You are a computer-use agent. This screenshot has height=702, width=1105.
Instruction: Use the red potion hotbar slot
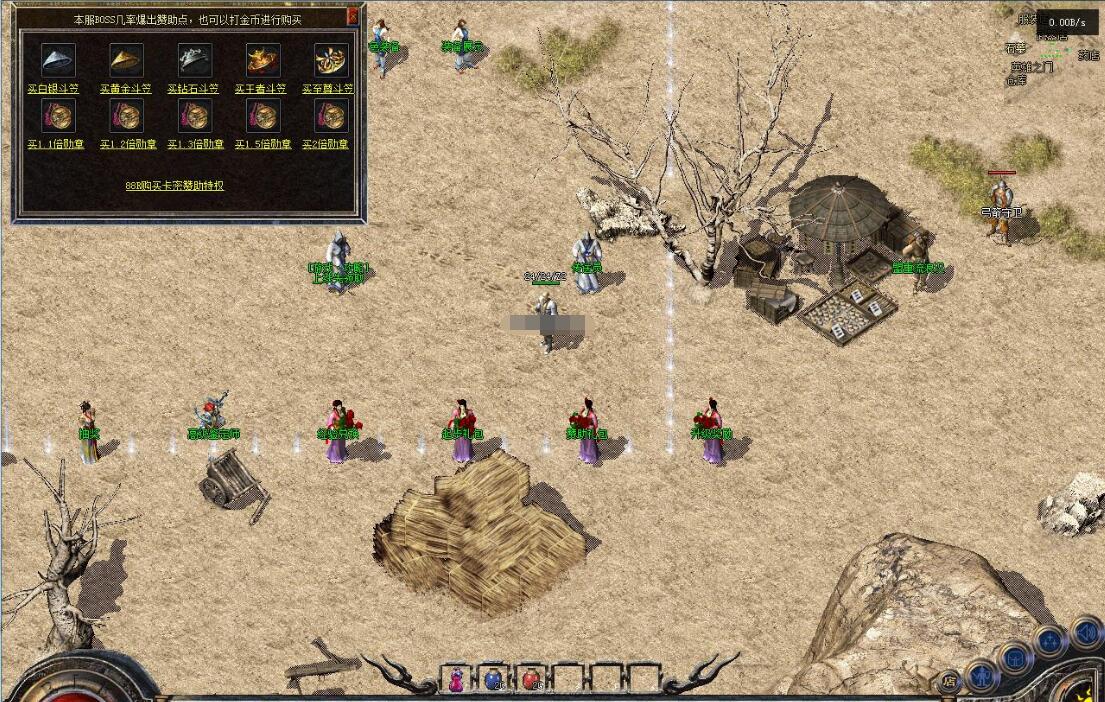pyautogui.click(x=530, y=679)
